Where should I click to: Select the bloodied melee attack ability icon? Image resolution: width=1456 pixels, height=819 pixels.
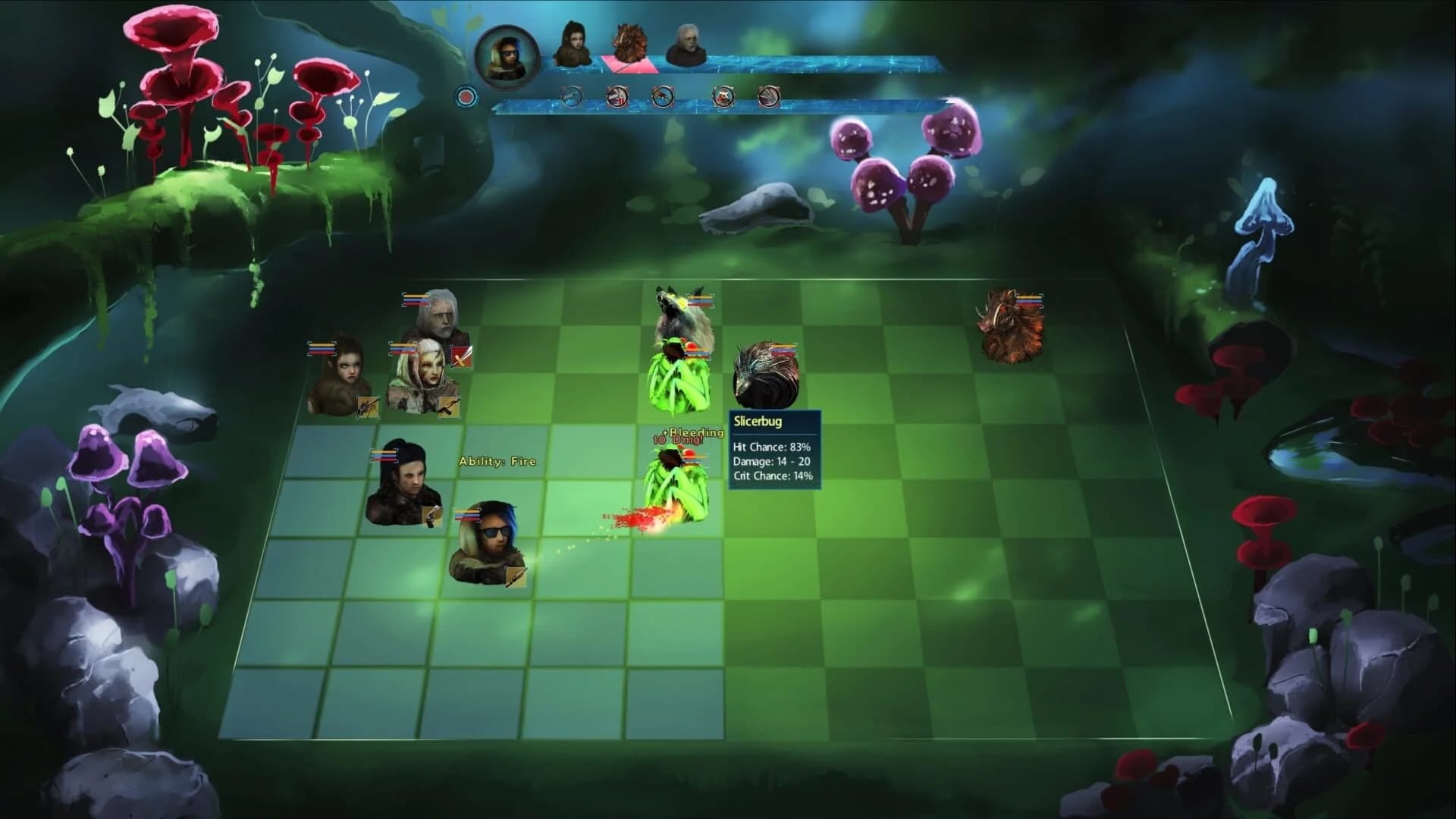(616, 96)
